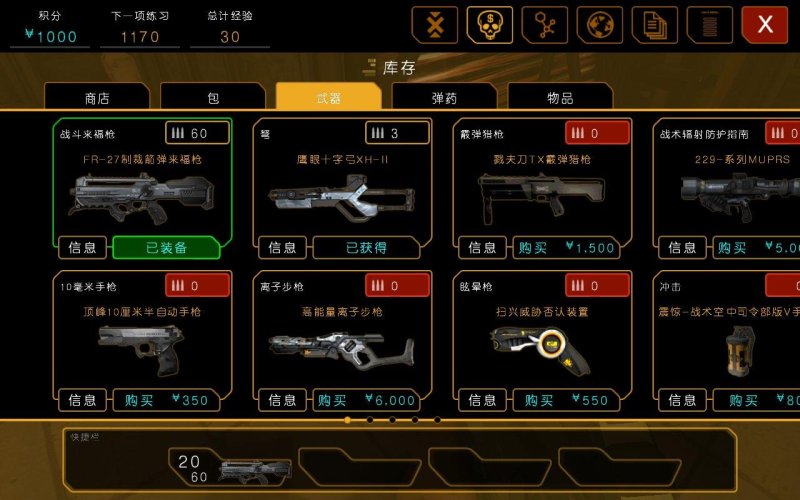
Task: Switch to the 商店 tab
Action: pyautogui.click(x=97, y=98)
